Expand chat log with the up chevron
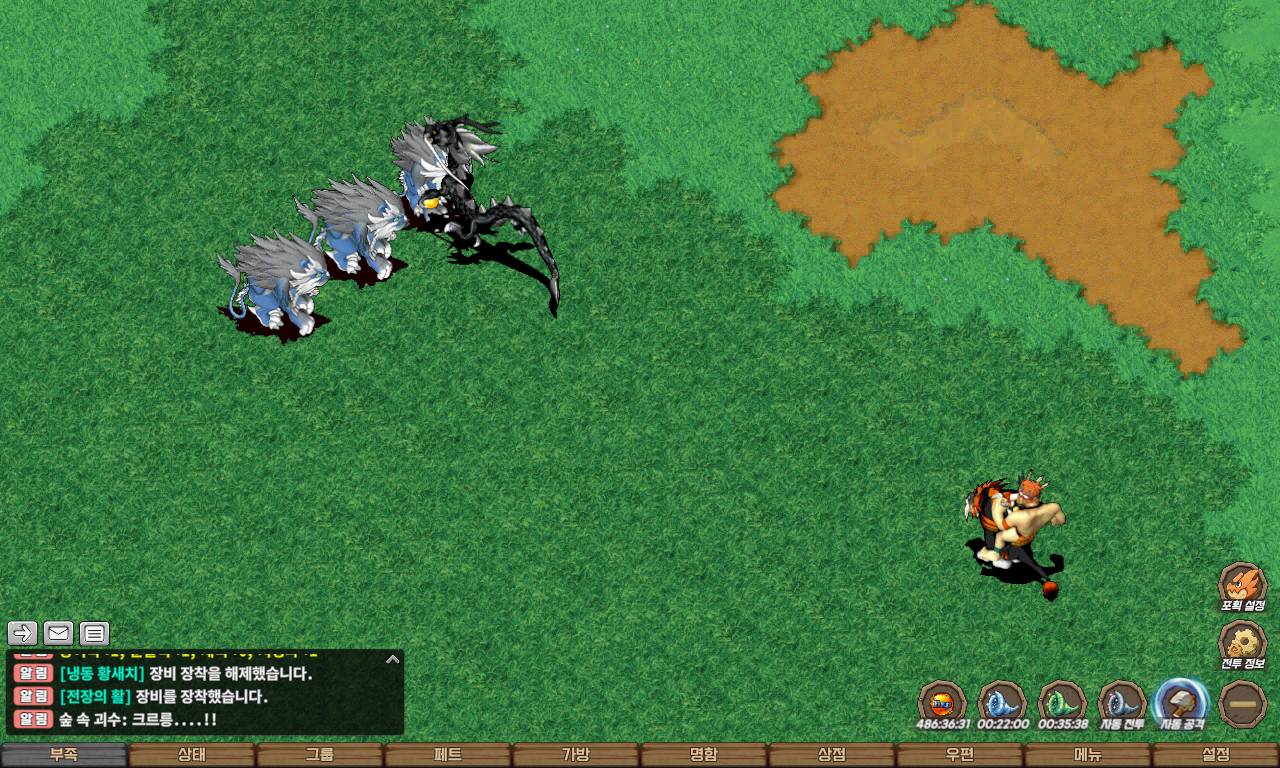The height and width of the screenshot is (768, 1280). [x=393, y=659]
